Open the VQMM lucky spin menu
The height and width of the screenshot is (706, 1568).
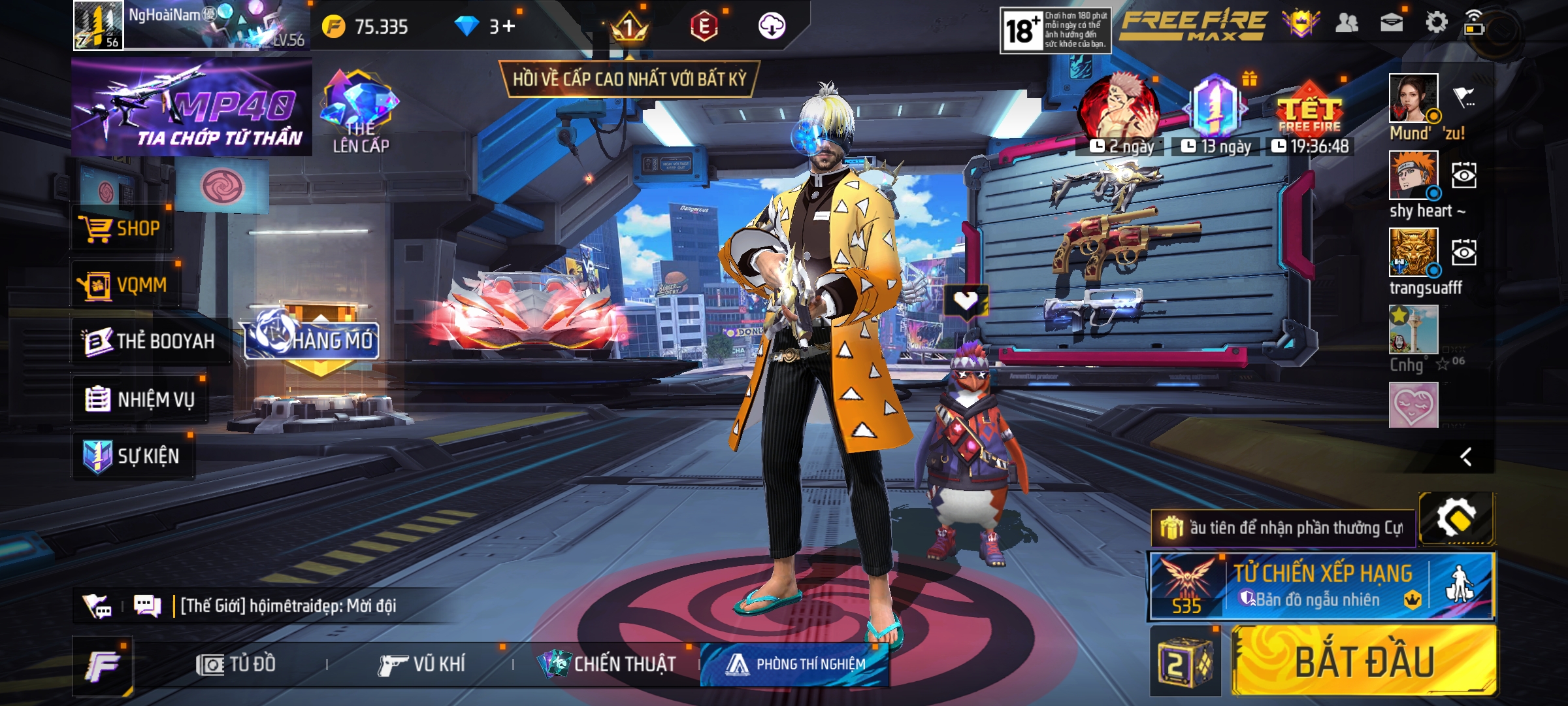point(124,285)
